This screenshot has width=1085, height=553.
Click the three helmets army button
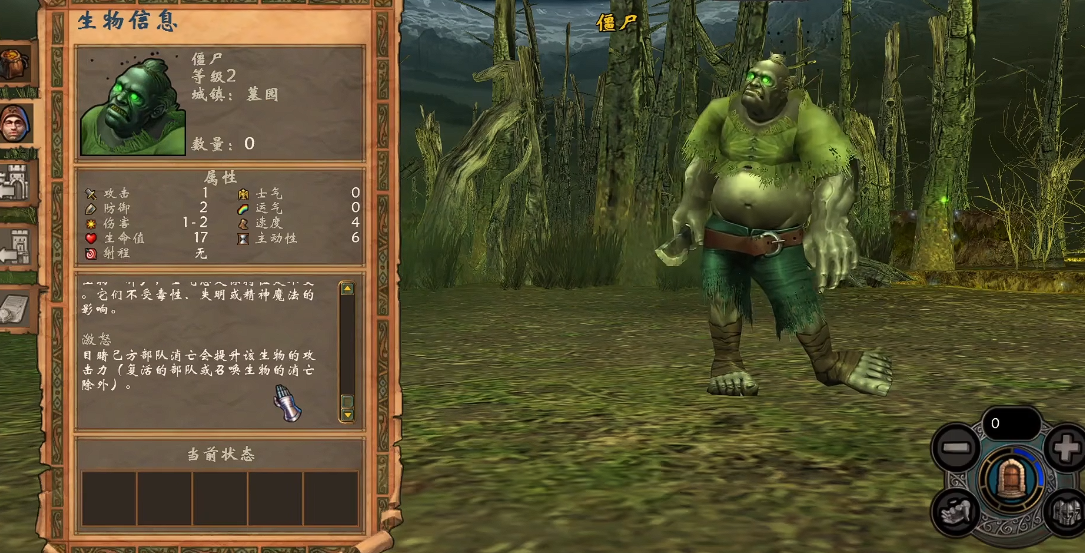click(x=1066, y=513)
